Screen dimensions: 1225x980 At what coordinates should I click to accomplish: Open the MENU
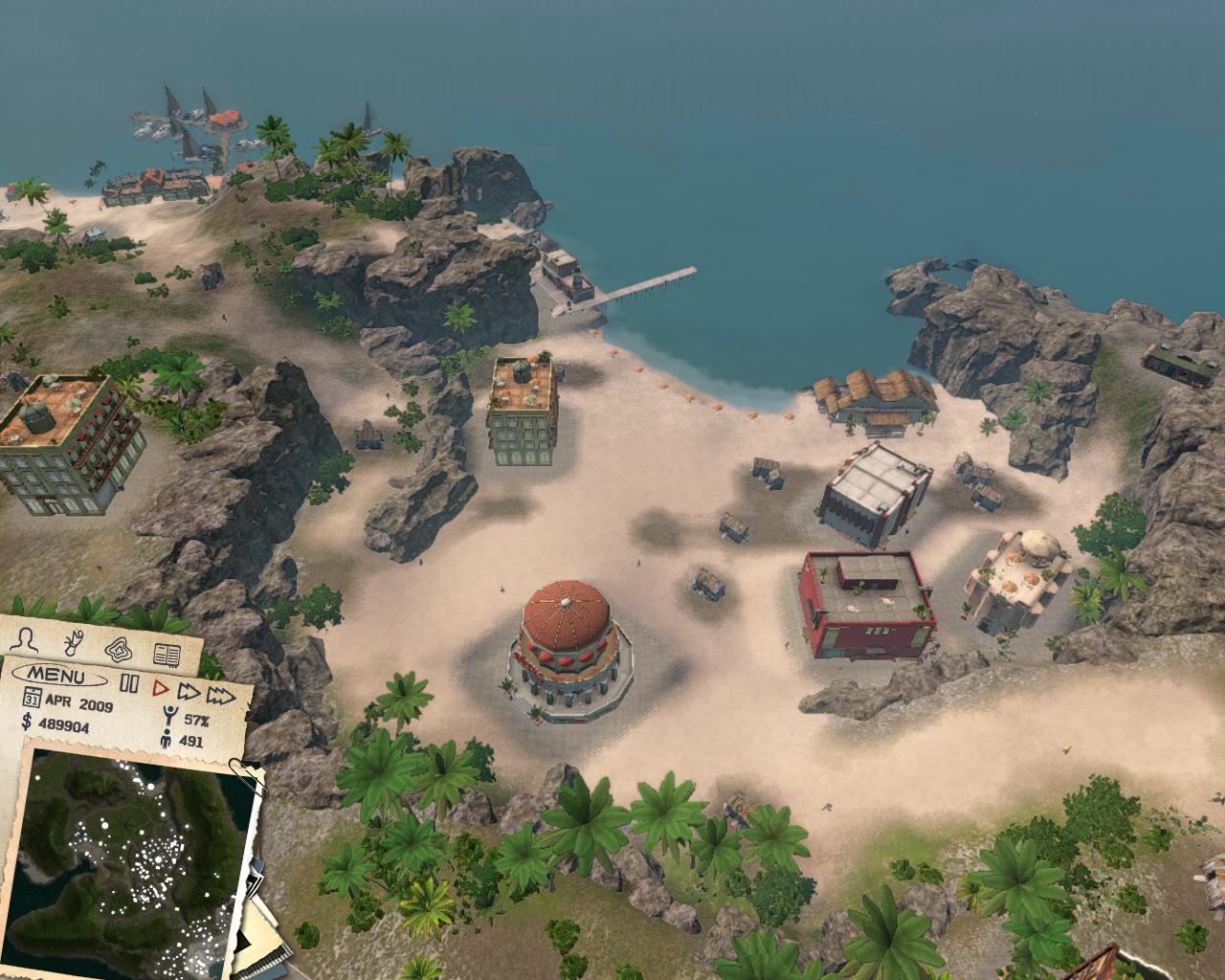coord(57,676)
